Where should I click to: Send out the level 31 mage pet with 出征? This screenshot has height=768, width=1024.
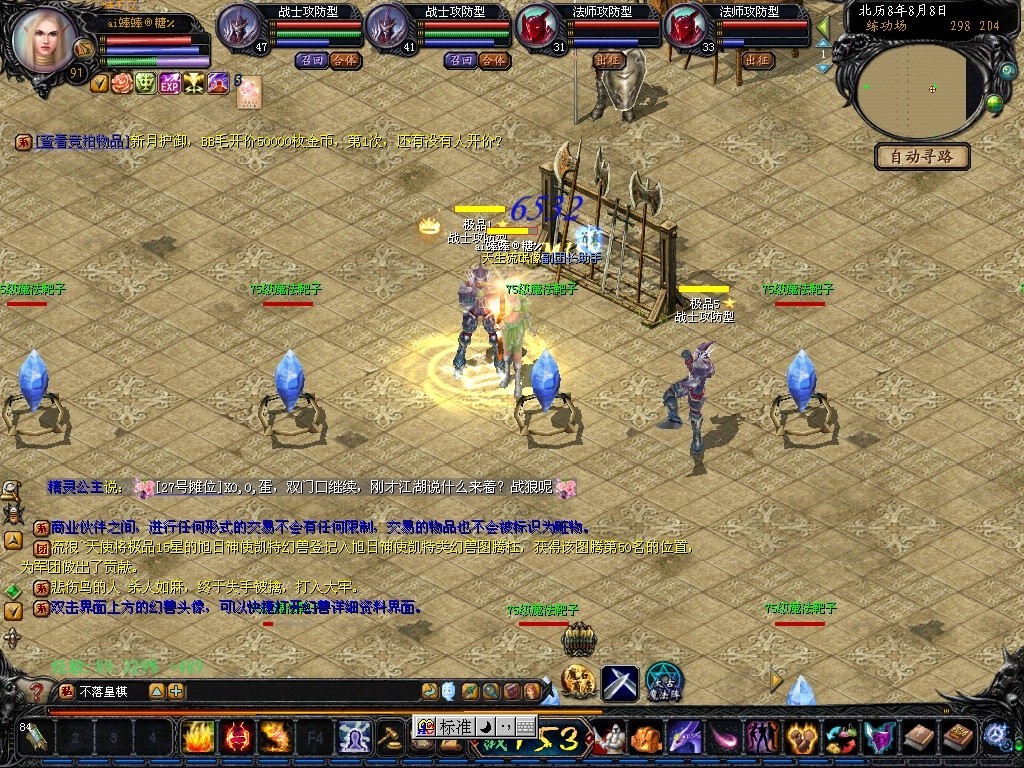click(x=608, y=60)
